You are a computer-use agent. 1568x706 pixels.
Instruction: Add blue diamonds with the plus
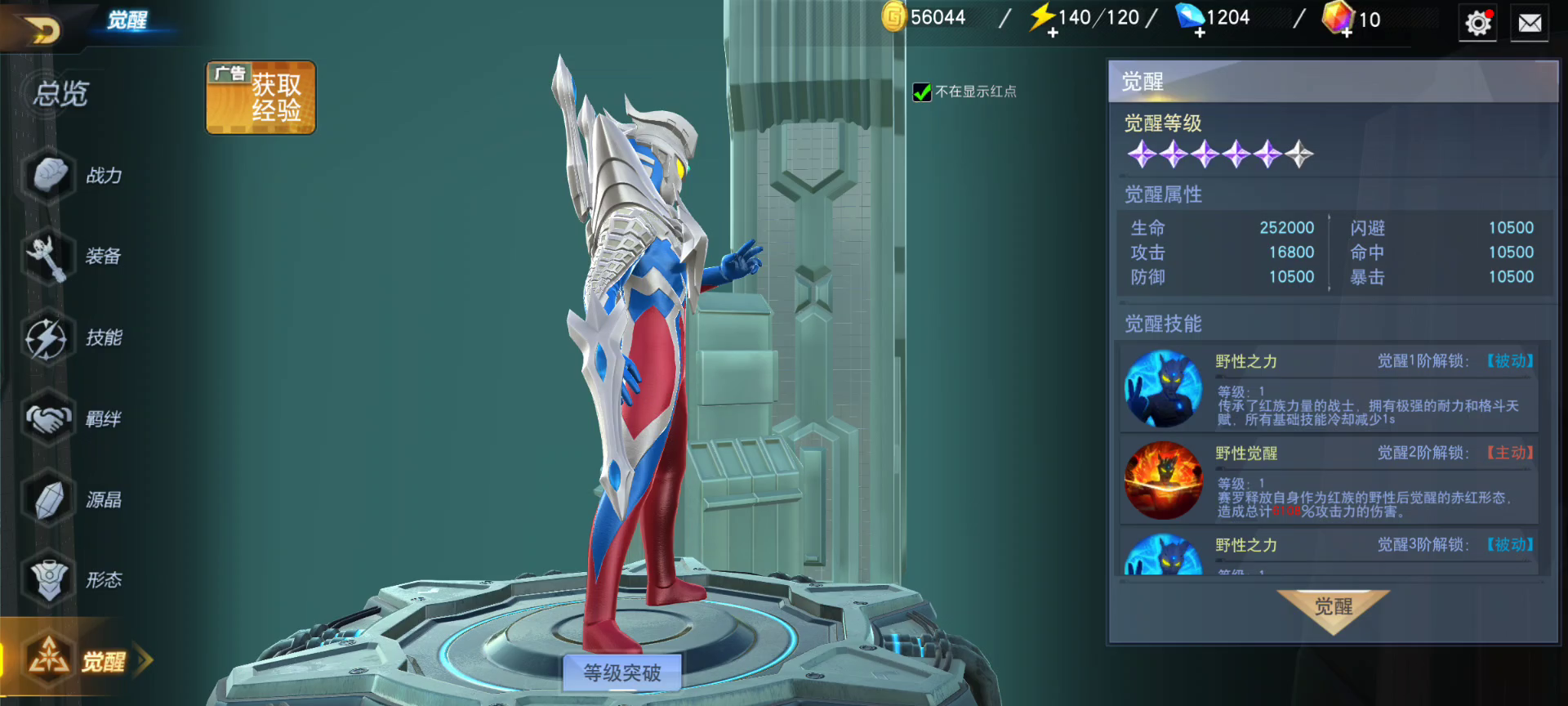[1200, 33]
